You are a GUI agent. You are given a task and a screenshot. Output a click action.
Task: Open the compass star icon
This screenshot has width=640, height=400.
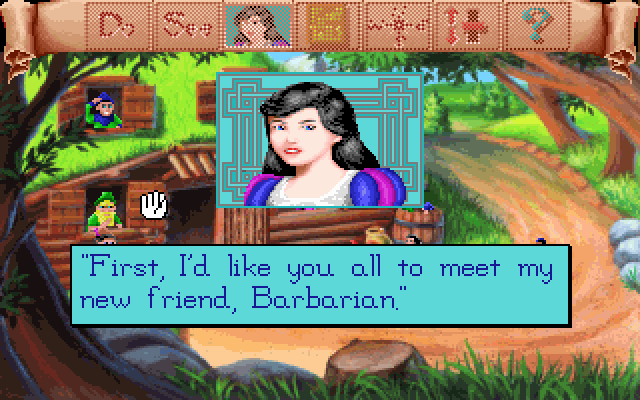tap(388, 24)
